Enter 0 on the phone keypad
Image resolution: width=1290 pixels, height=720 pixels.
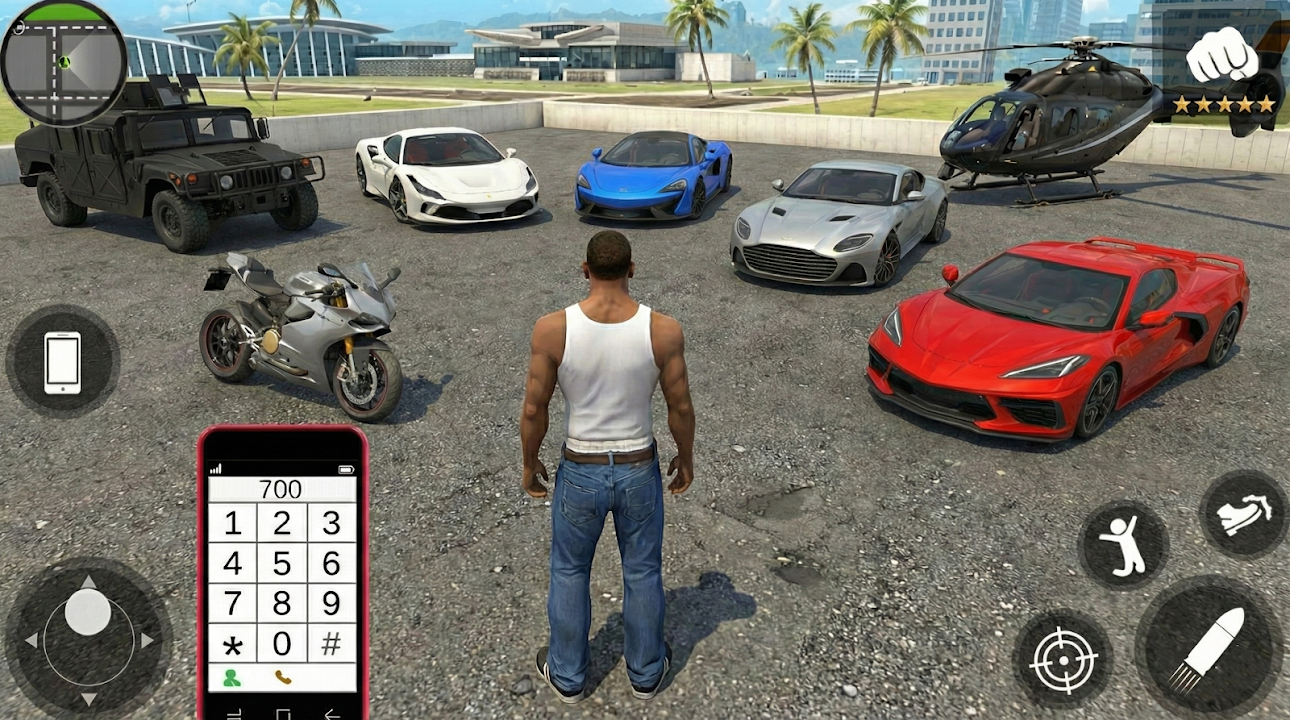[282, 643]
